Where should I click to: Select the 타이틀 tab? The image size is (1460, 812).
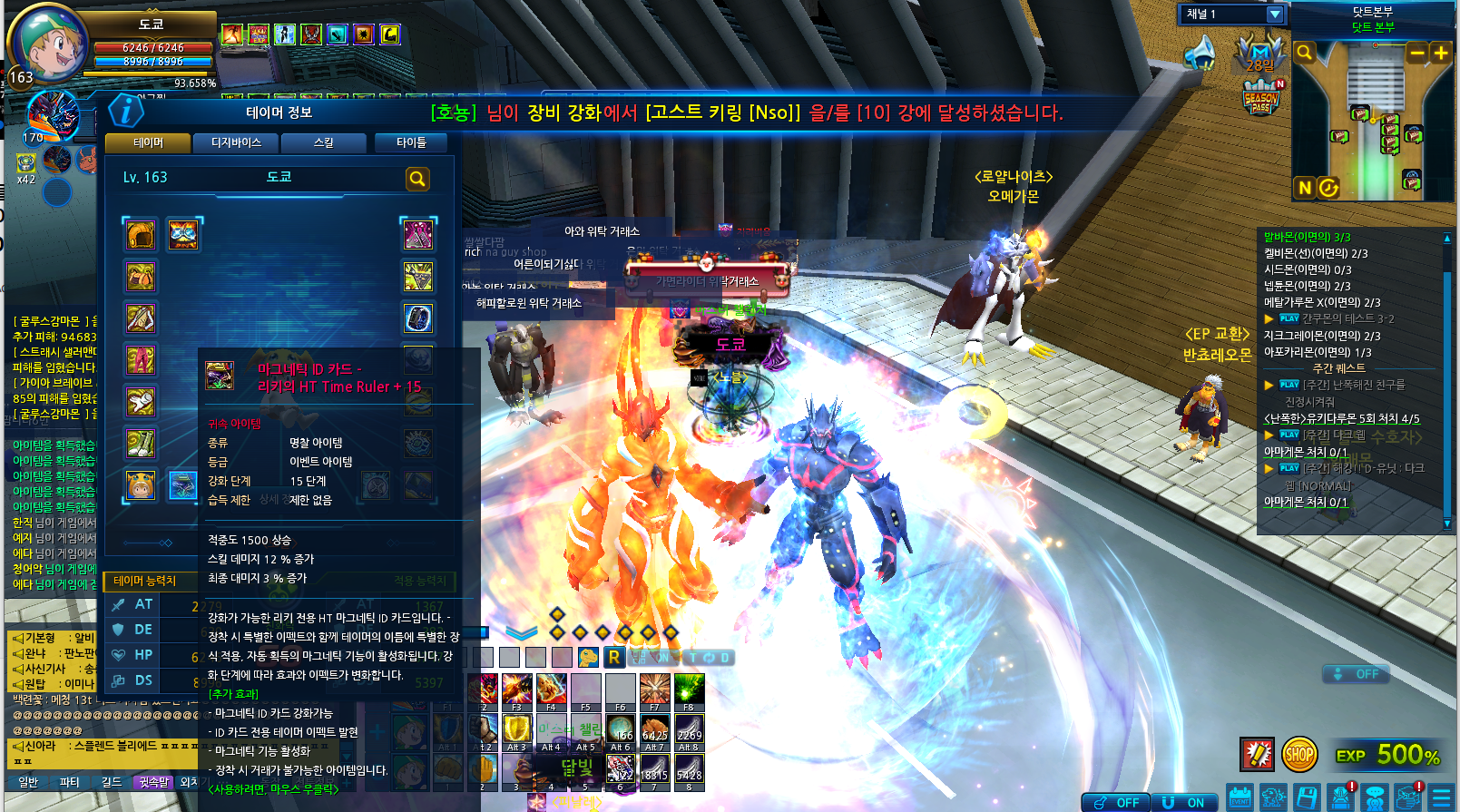(x=410, y=143)
